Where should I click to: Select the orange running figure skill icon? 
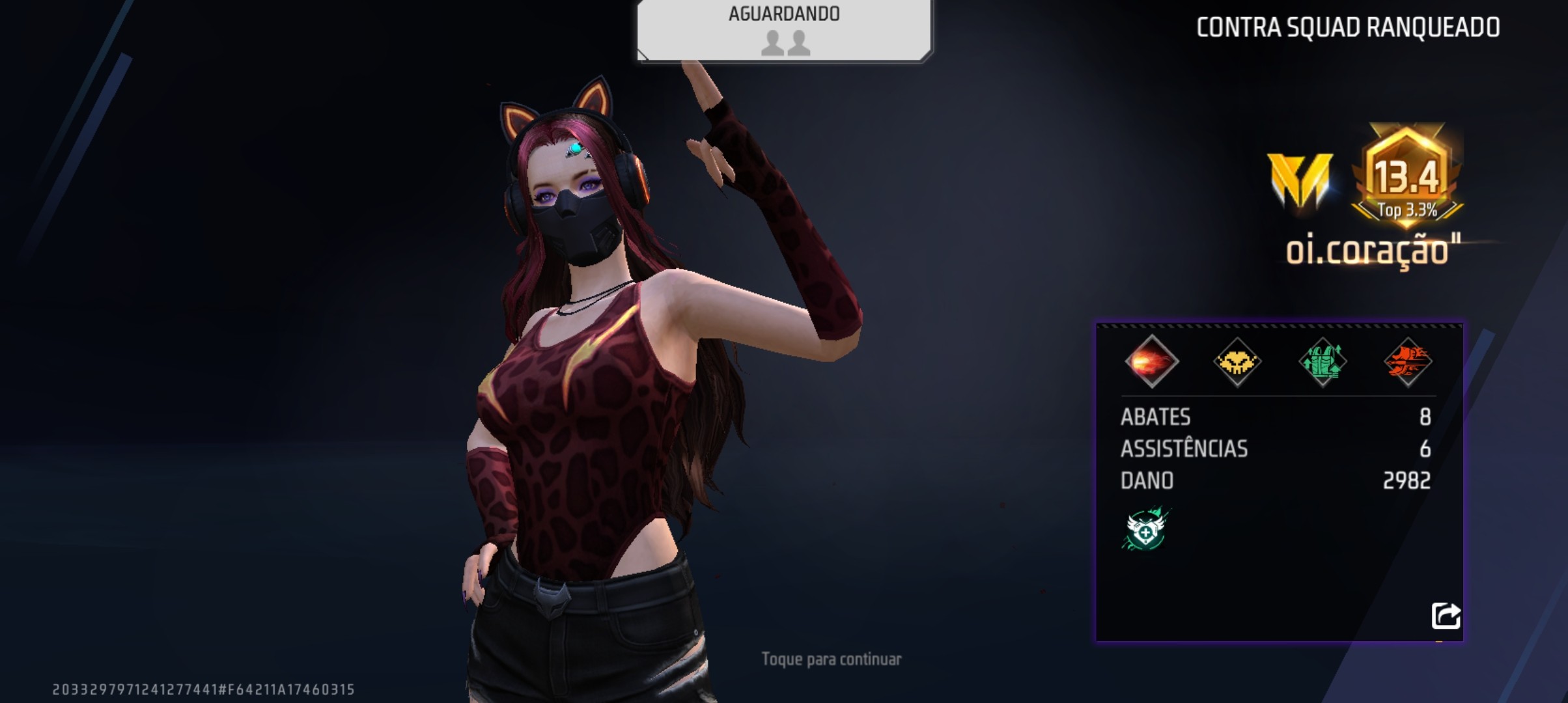click(x=1408, y=362)
